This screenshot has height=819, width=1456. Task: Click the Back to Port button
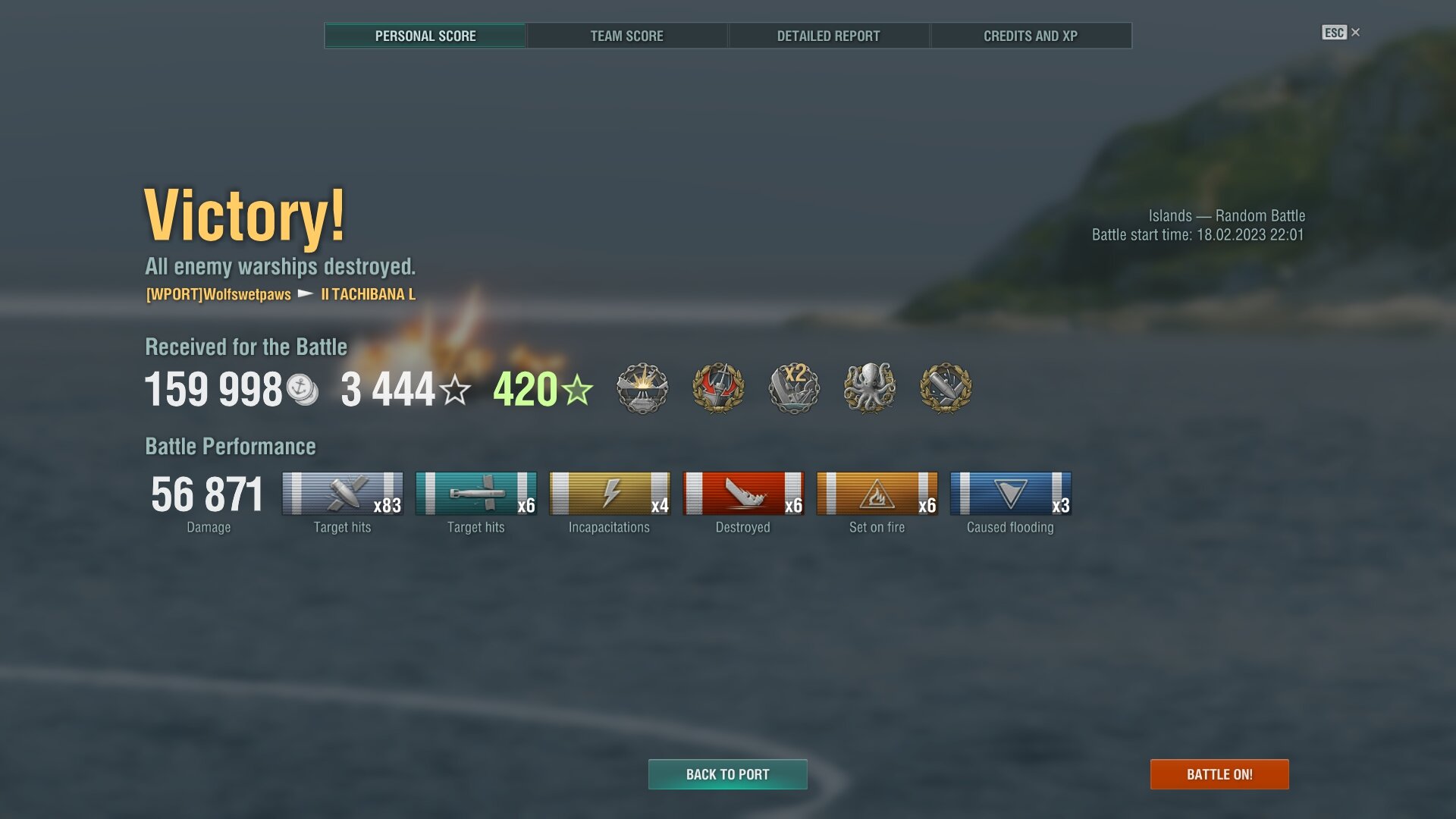(x=727, y=774)
